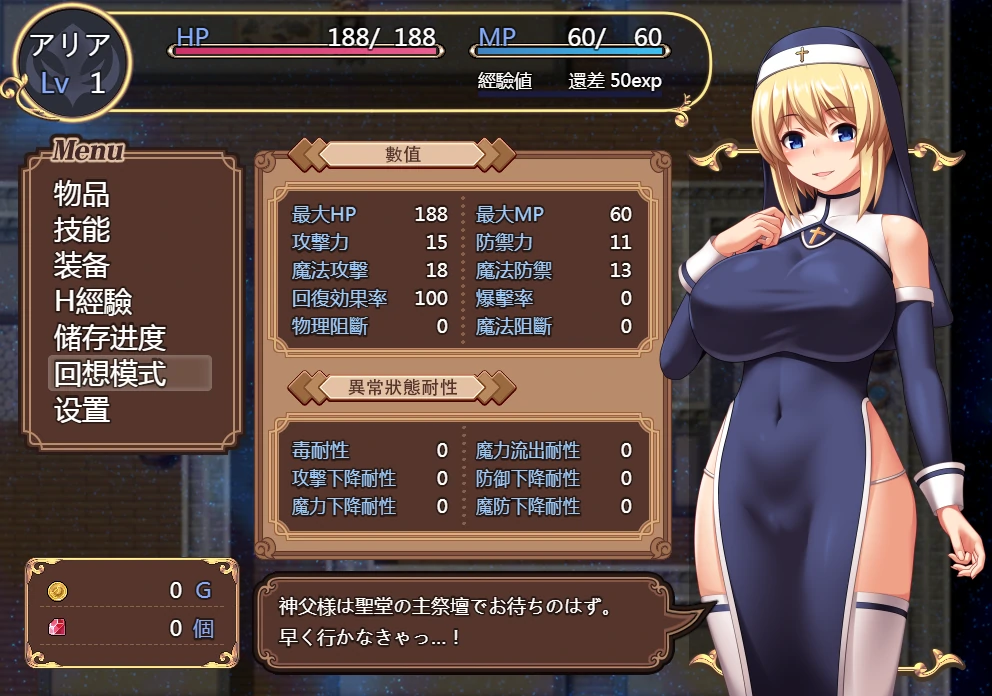
Task: Choose the H經驗 menu entry
Action: 93,302
